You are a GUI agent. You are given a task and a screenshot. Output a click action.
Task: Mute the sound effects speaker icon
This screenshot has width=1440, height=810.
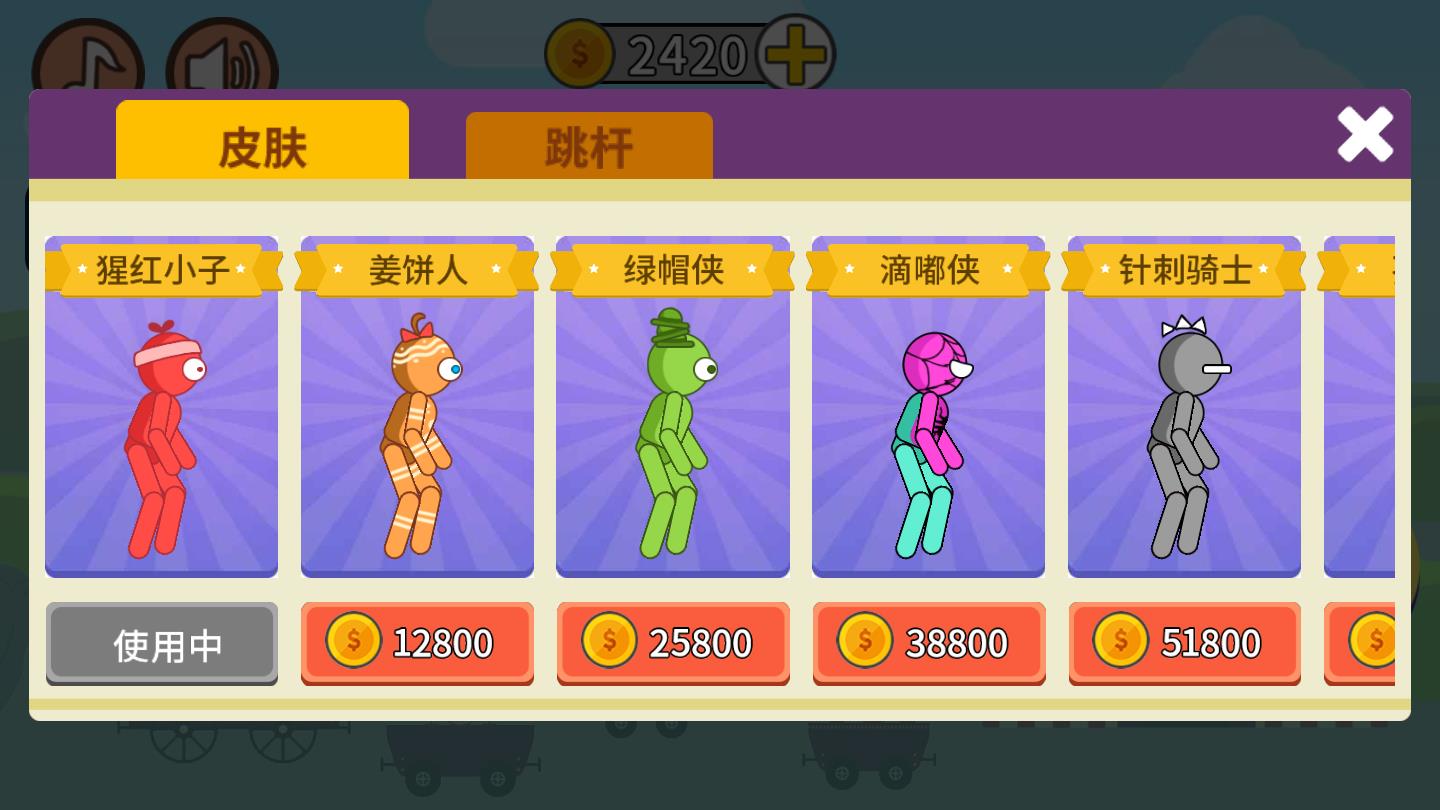pyautogui.click(x=222, y=55)
